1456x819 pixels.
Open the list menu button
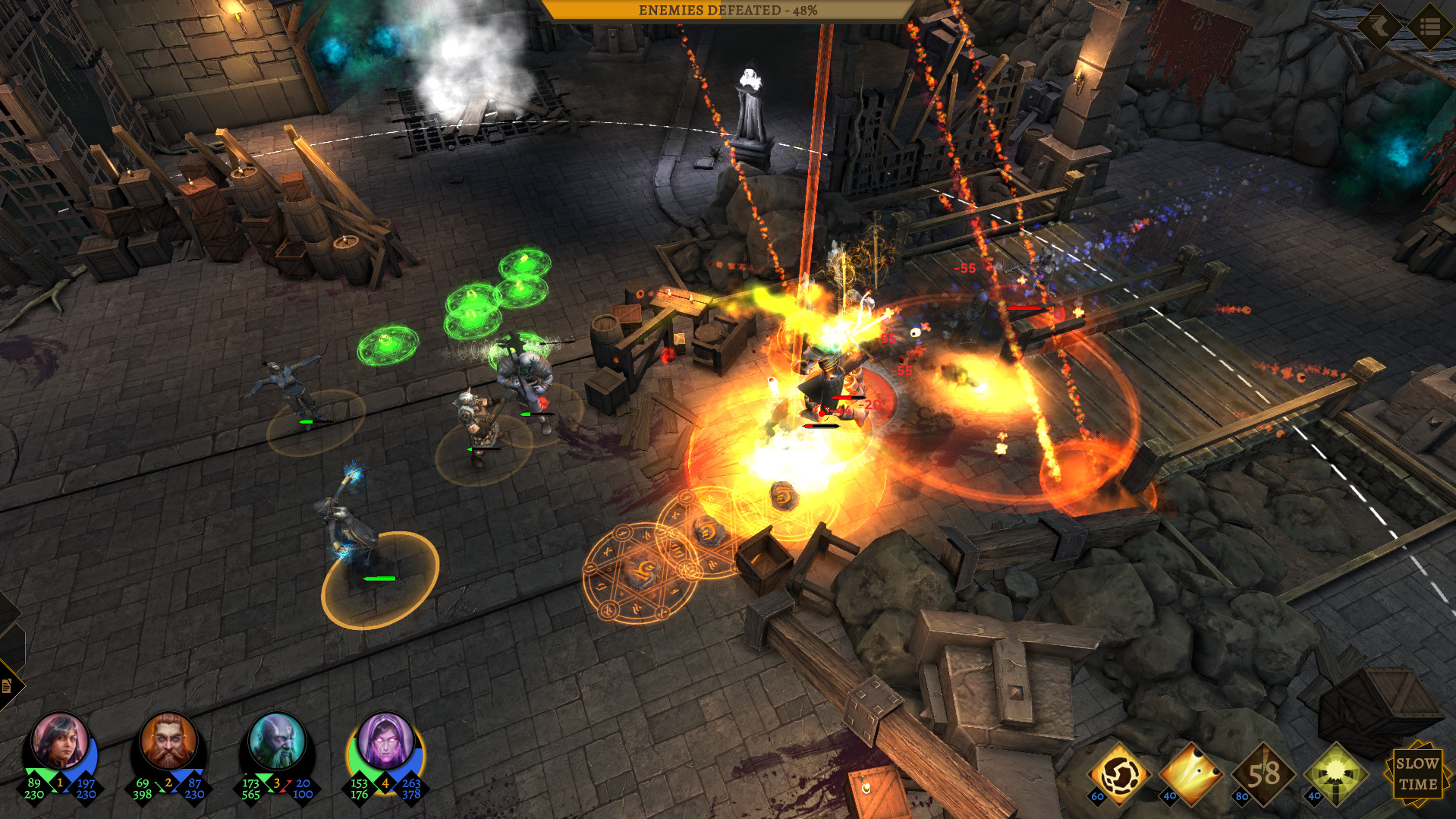(x=1430, y=27)
